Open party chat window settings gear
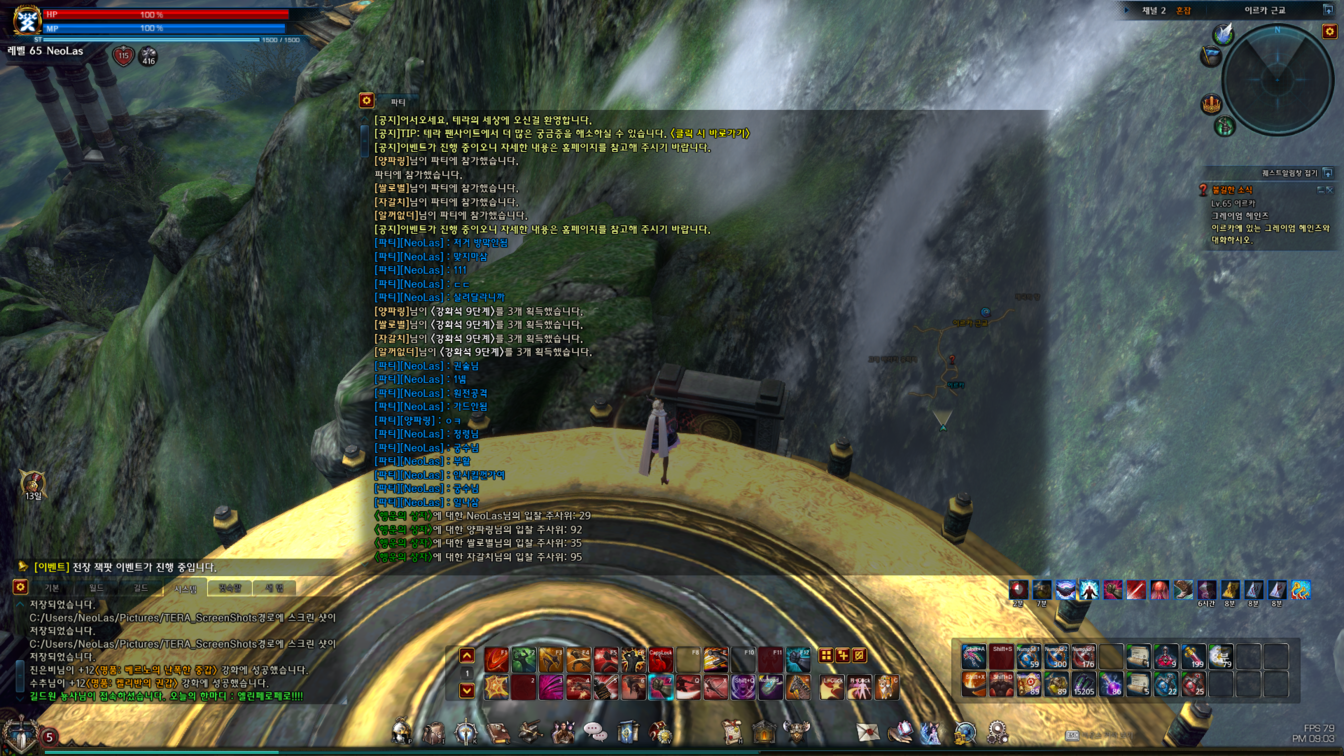The width and height of the screenshot is (1344, 756). pos(367,101)
